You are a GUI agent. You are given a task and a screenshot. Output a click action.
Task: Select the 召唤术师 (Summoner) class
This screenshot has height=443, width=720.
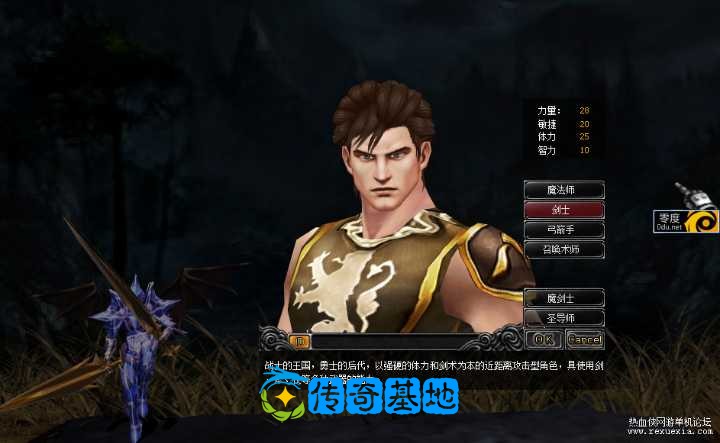[564, 249]
